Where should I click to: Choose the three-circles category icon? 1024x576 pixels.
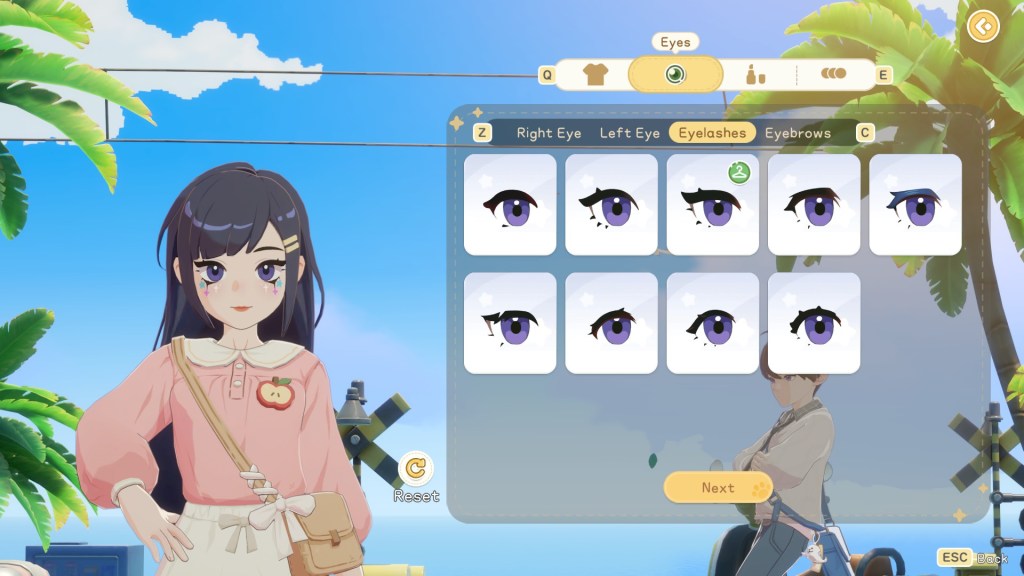coord(833,74)
